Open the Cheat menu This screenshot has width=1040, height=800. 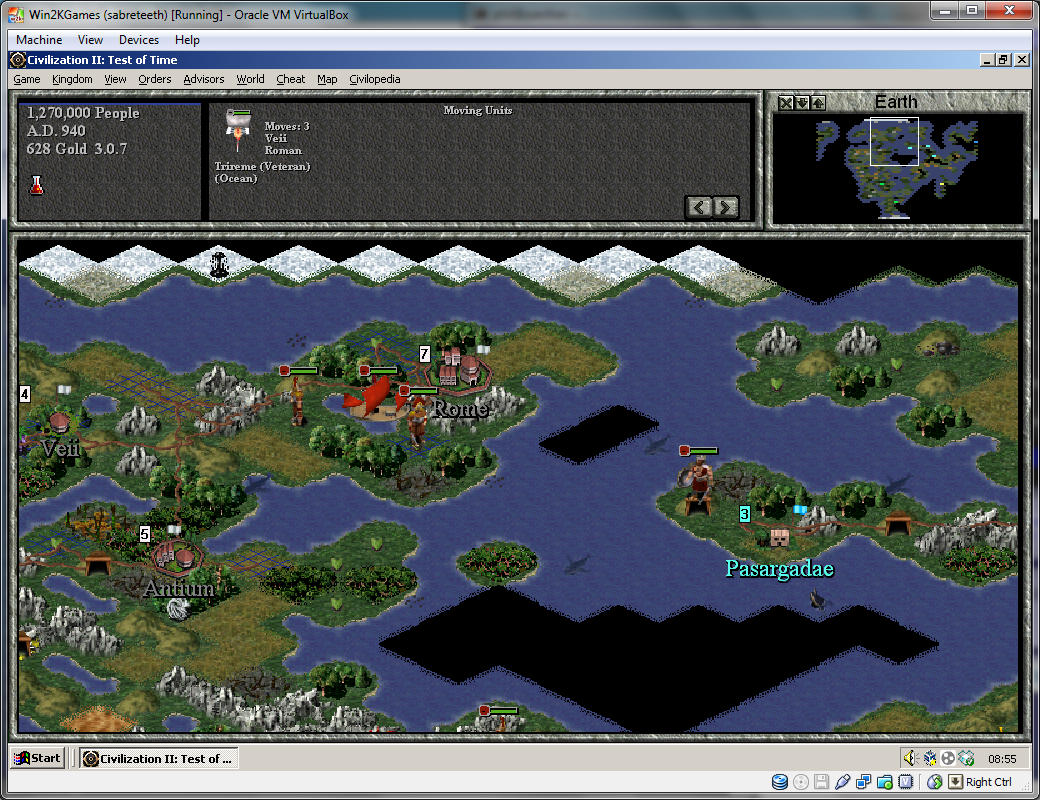click(291, 79)
